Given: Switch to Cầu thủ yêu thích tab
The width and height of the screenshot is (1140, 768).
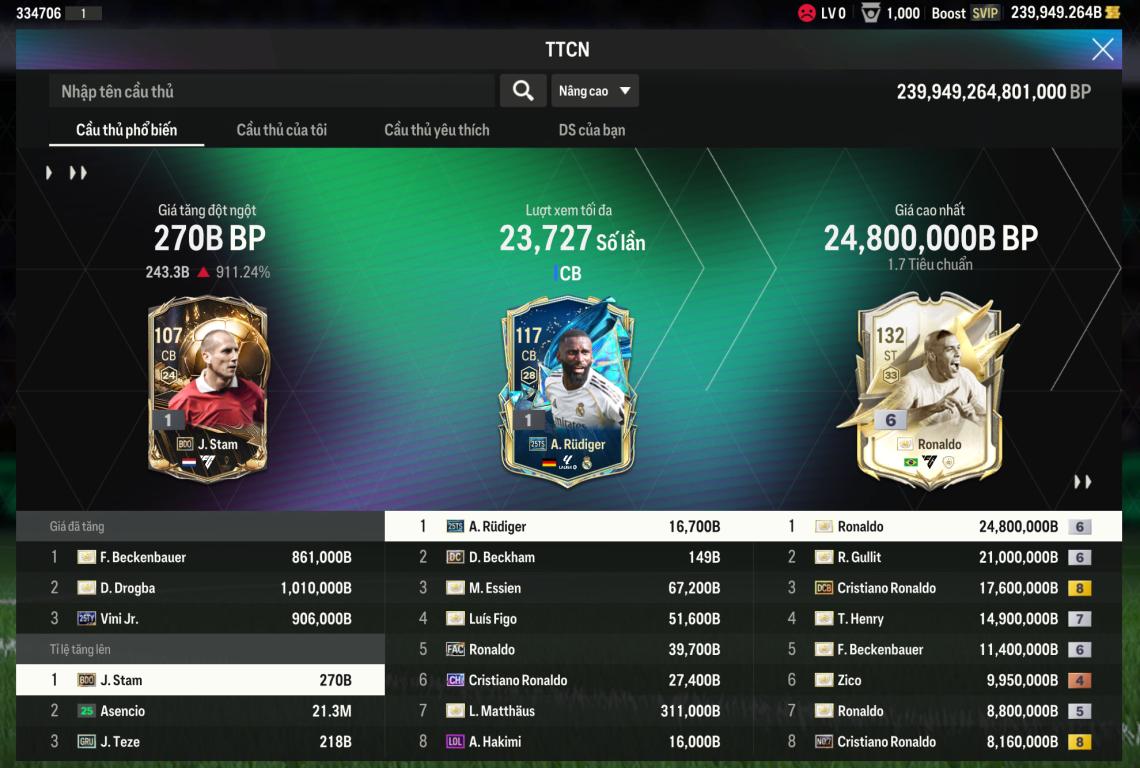Looking at the screenshot, I should [437, 130].
